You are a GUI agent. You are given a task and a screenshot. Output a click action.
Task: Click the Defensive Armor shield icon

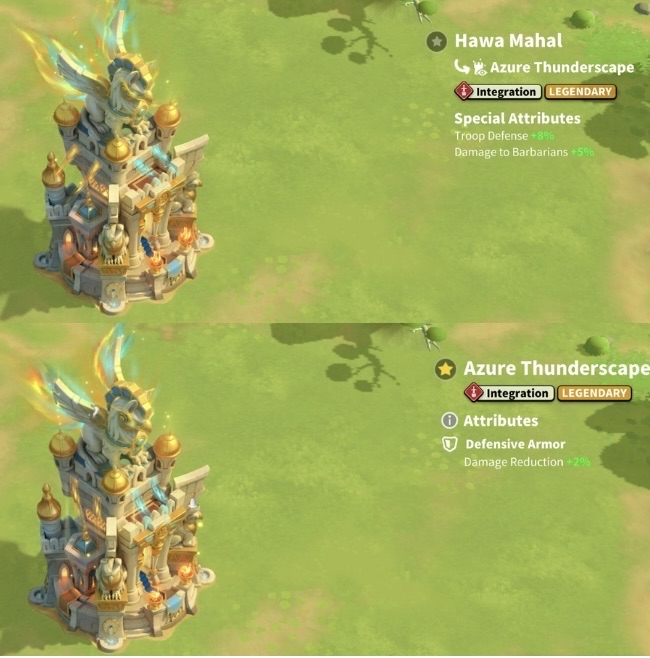pos(450,444)
